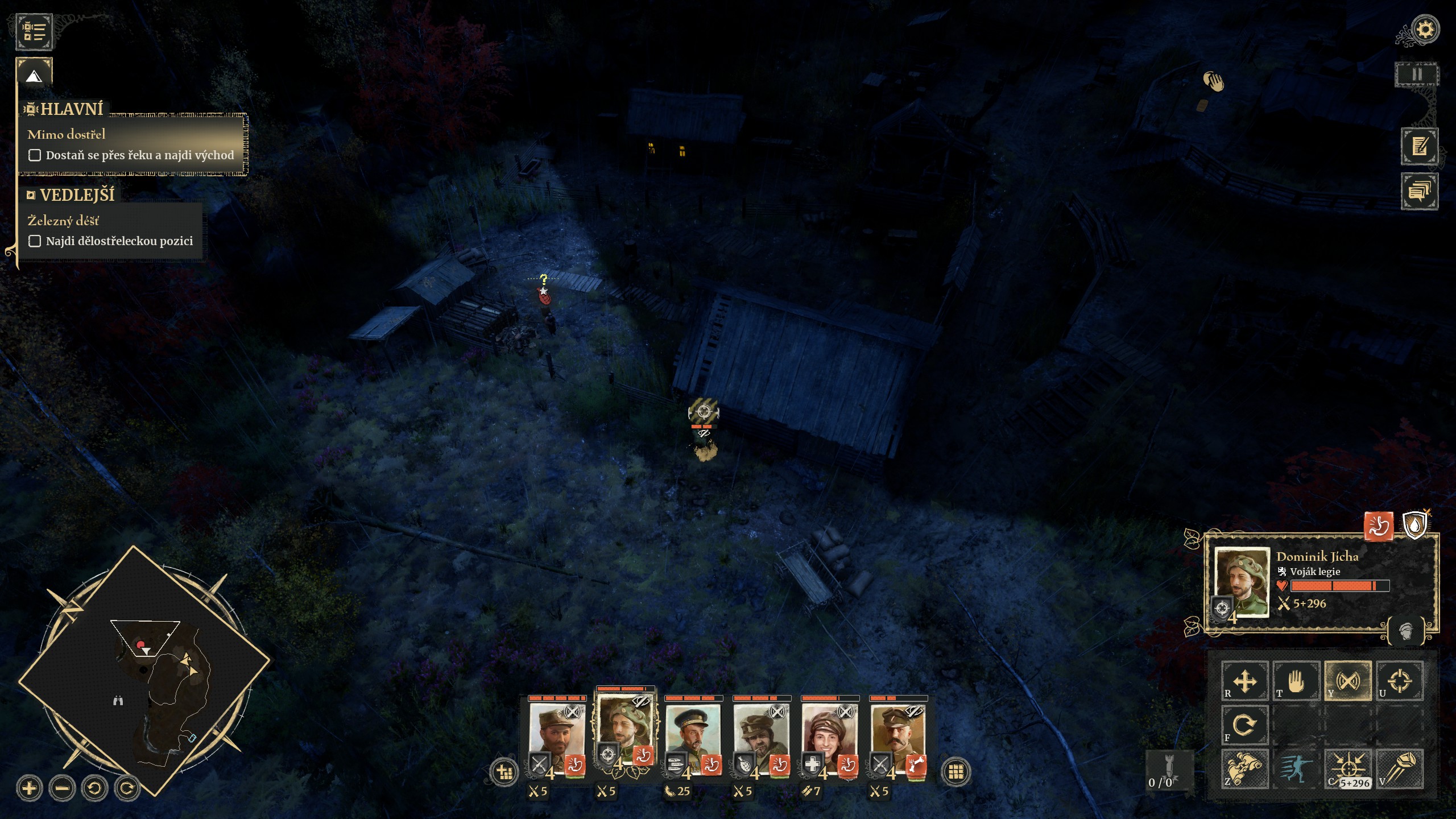Collapse the objectives panel with the arrow
1456x819 pixels.
(x=34, y=76)
